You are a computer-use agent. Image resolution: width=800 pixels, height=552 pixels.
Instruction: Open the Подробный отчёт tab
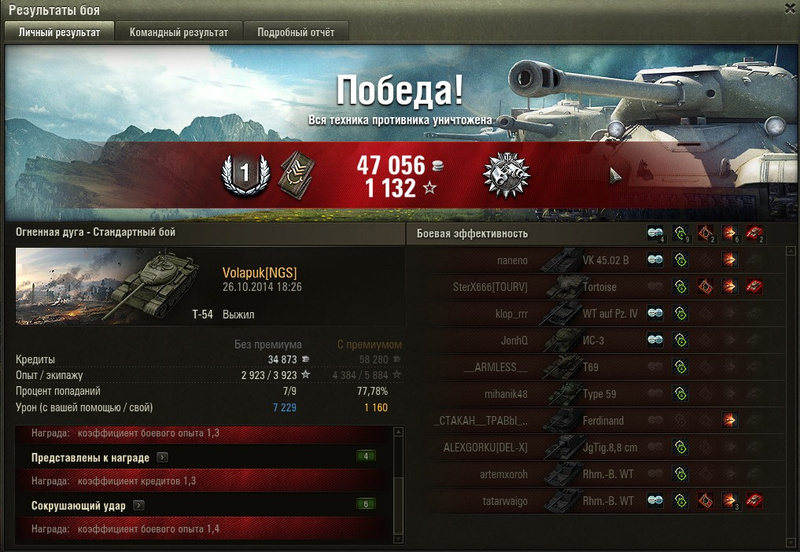296,32
